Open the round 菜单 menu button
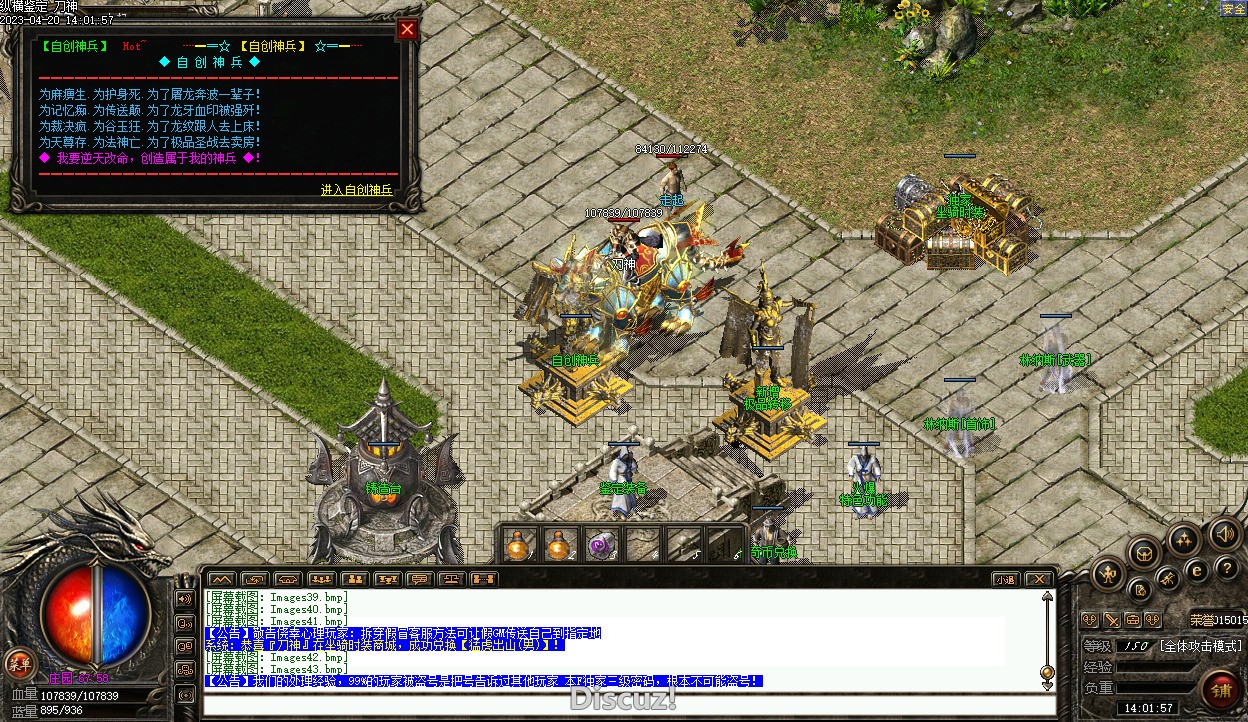 [x=20, y=662]
